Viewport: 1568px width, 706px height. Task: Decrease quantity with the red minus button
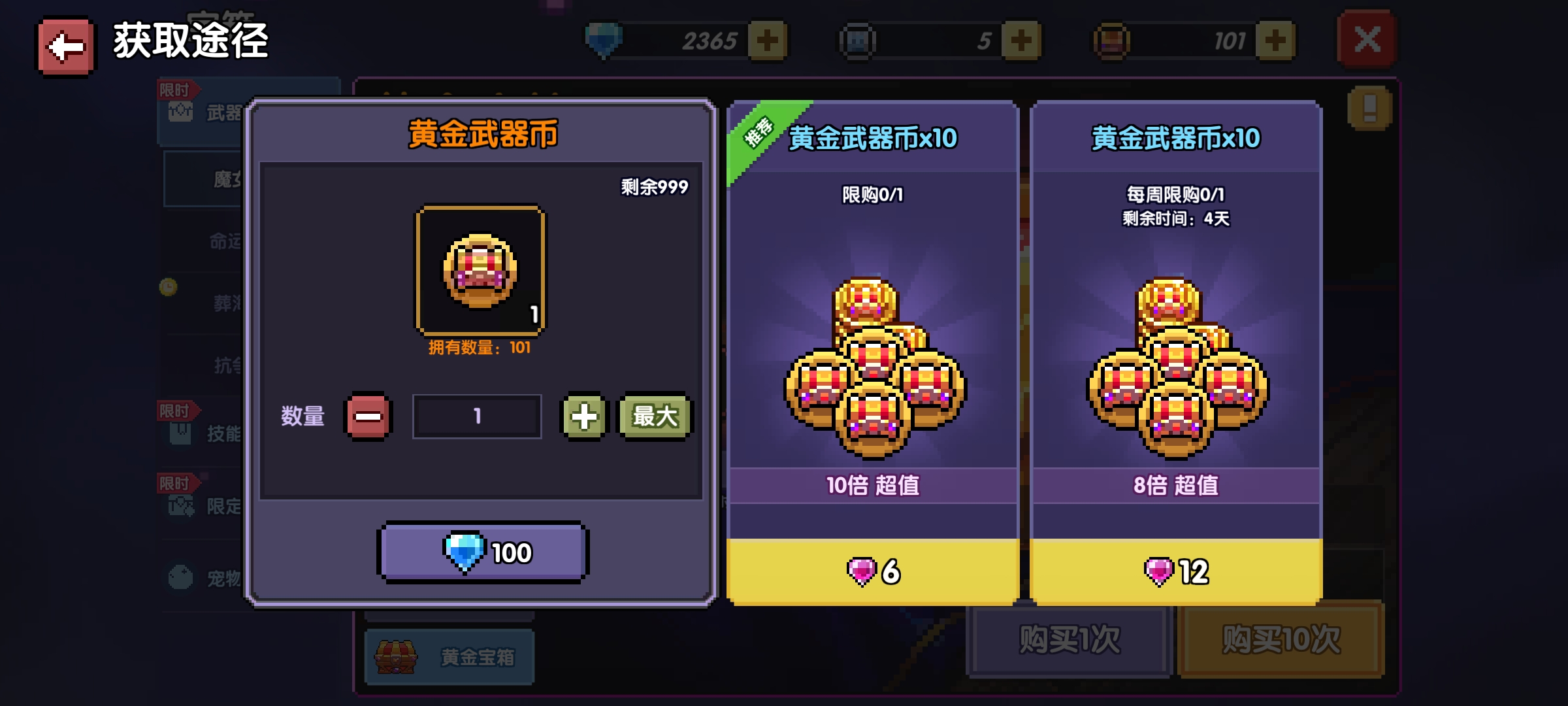(x=368, y=416)
